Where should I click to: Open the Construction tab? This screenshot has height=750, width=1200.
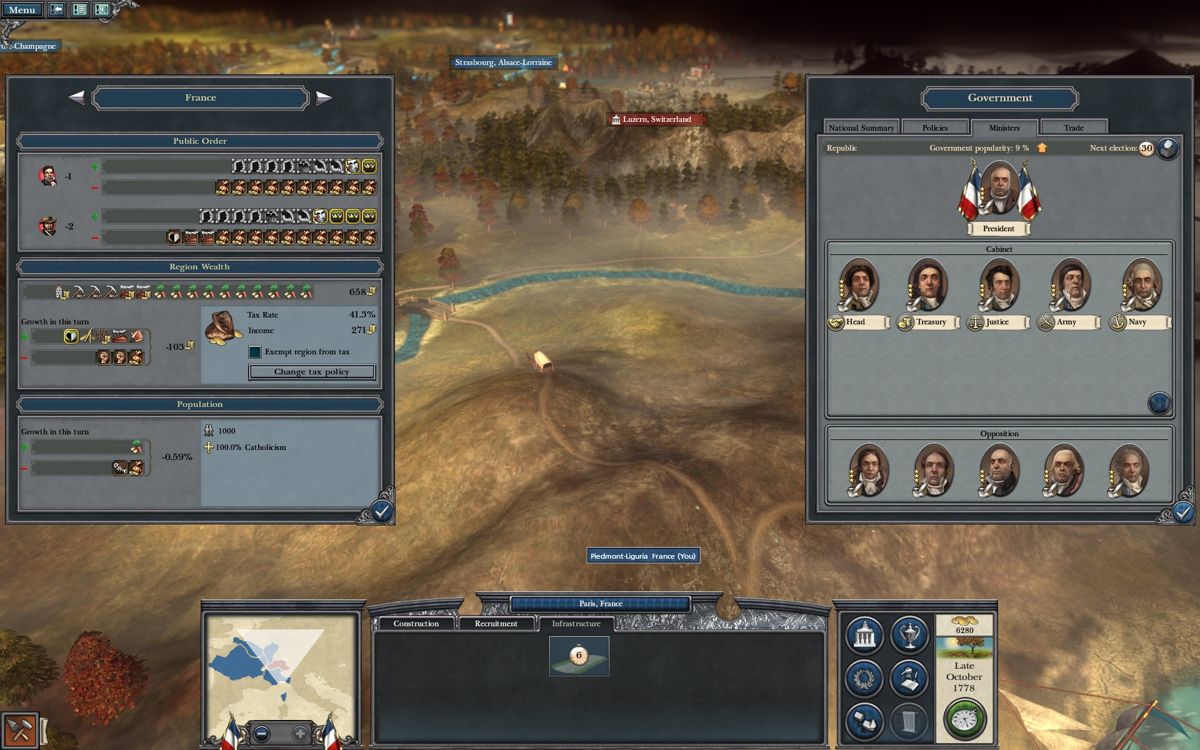click(x=416, y=624)
